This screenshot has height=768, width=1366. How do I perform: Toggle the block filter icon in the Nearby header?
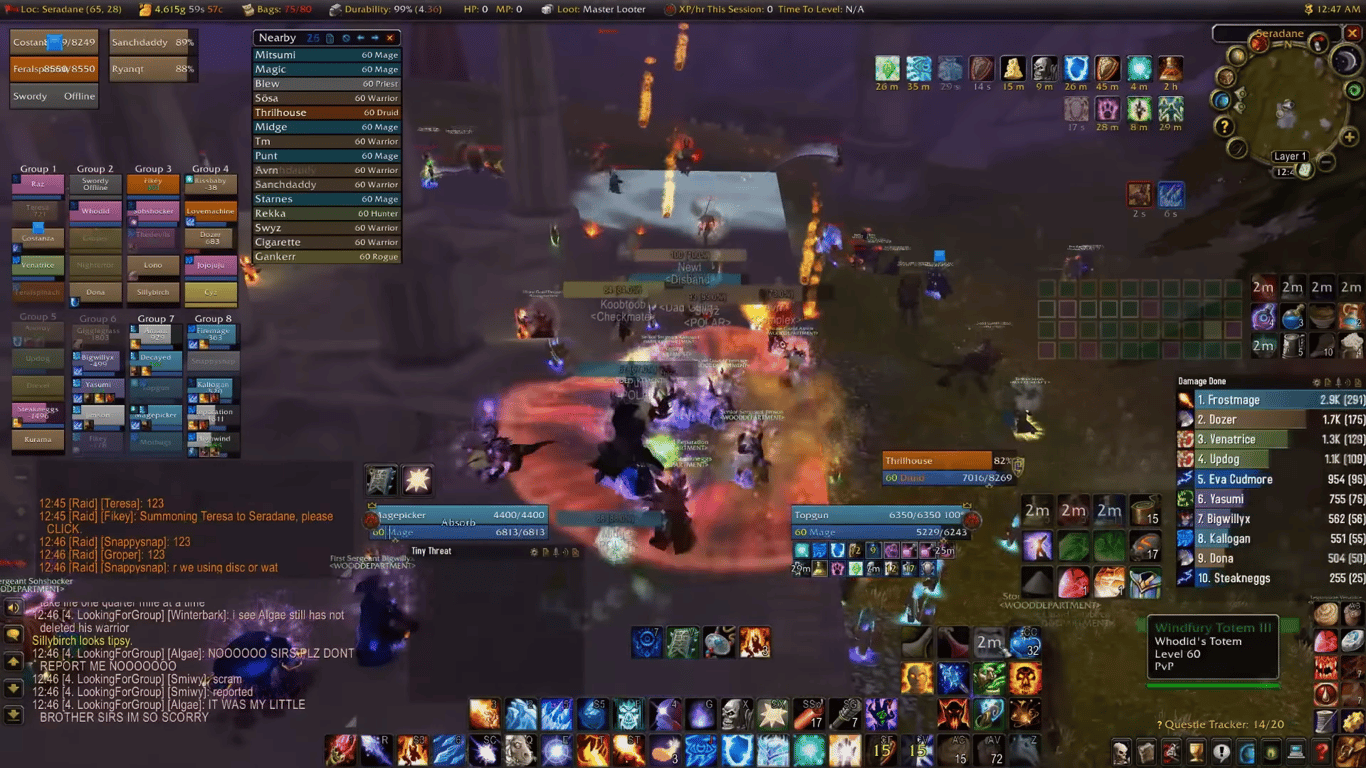[347, 38]
